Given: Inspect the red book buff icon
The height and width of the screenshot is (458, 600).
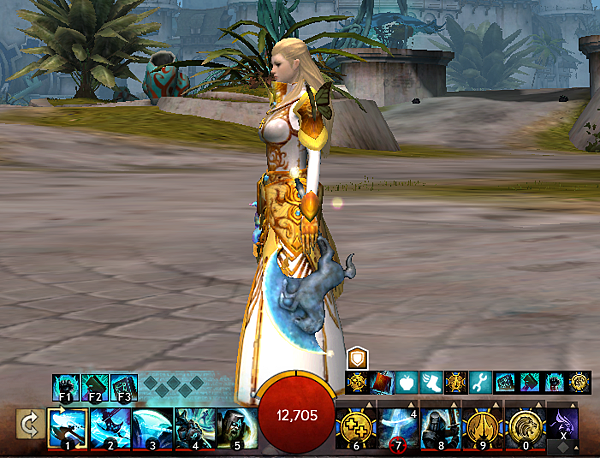Looking at the screenshot, I should point(383,381).
